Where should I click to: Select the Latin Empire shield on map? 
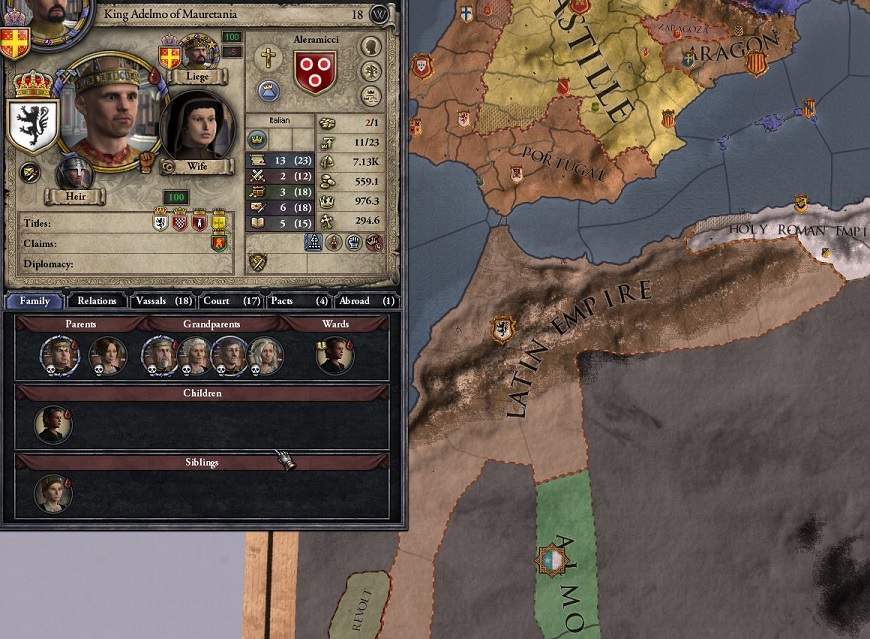tap(502, 329)
